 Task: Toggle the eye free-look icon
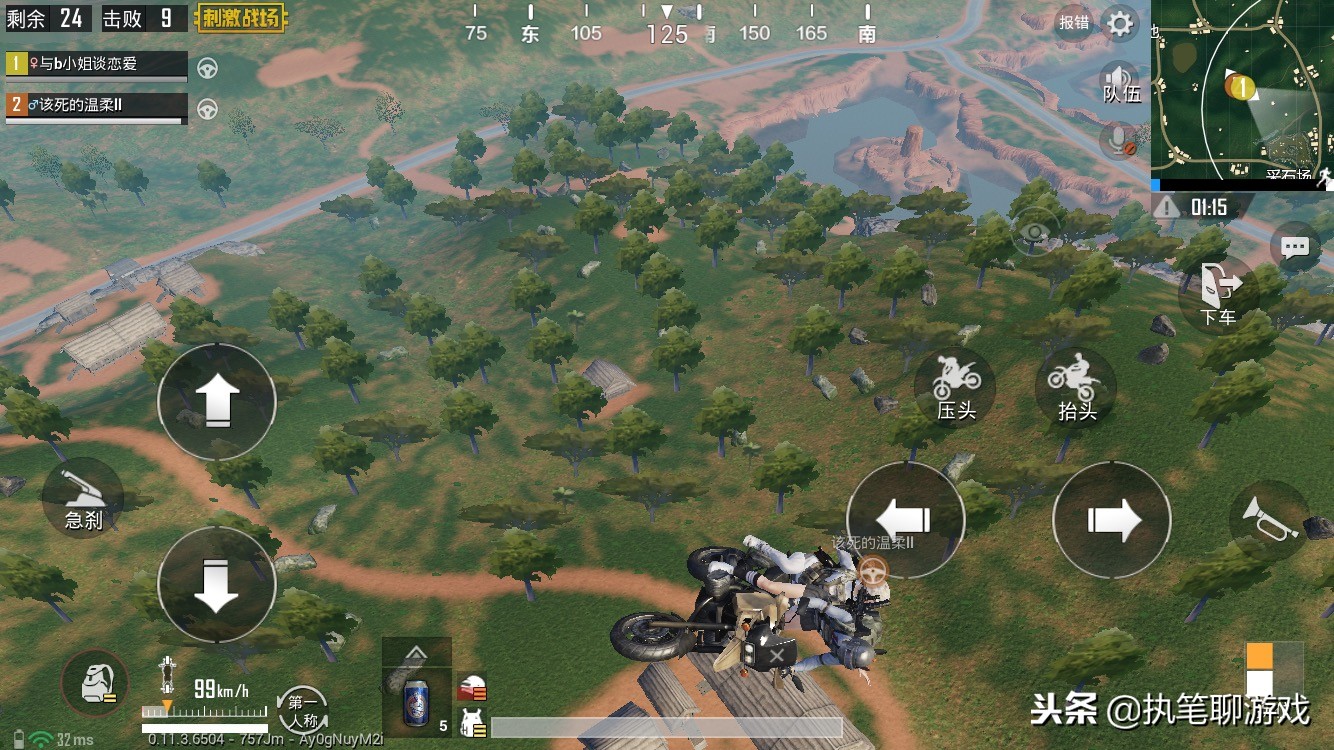pyautogui.click(x=1035, y=236)
